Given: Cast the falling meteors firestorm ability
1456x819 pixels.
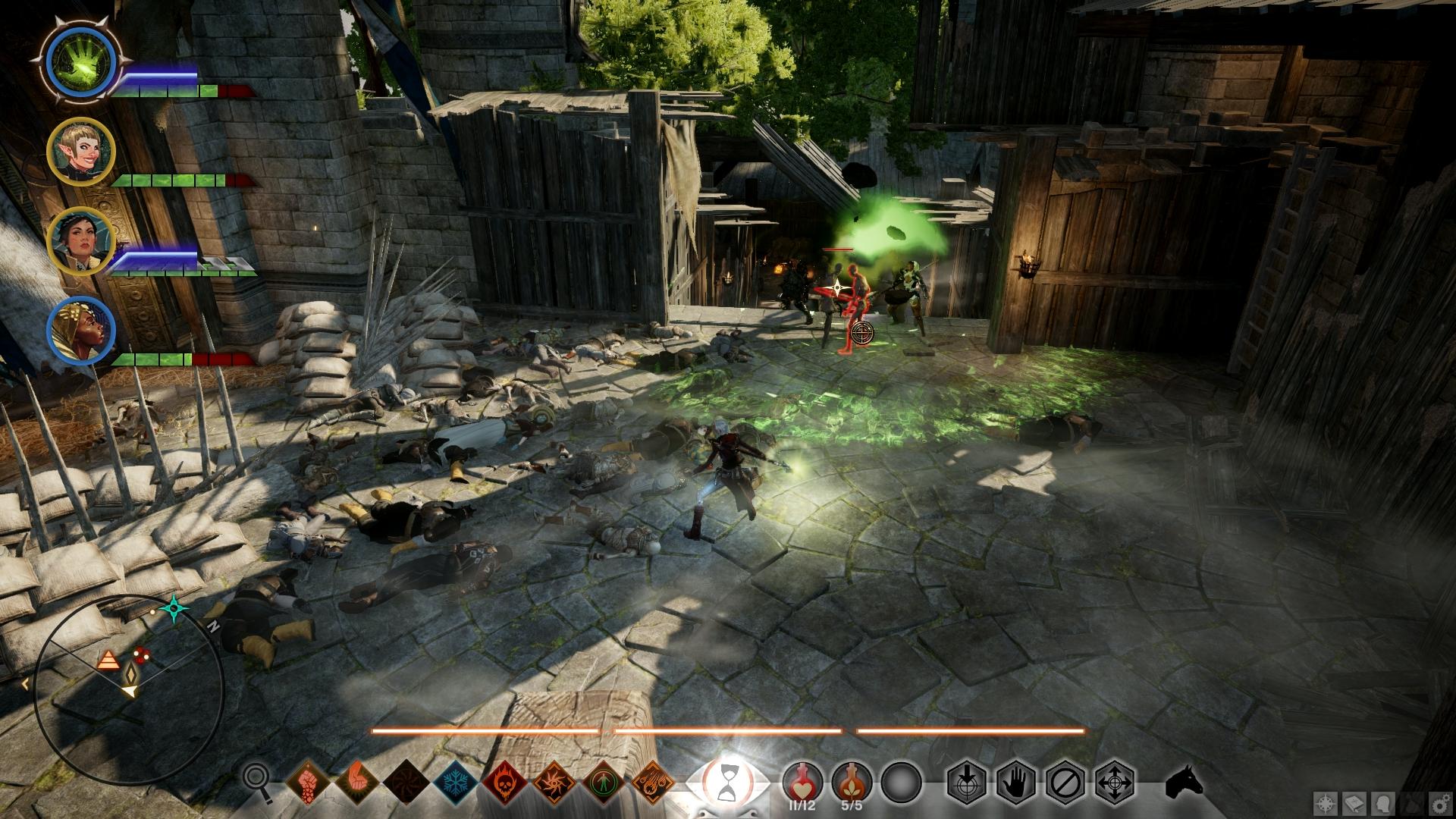Looking at the screenshot, I should coord(653,782).
